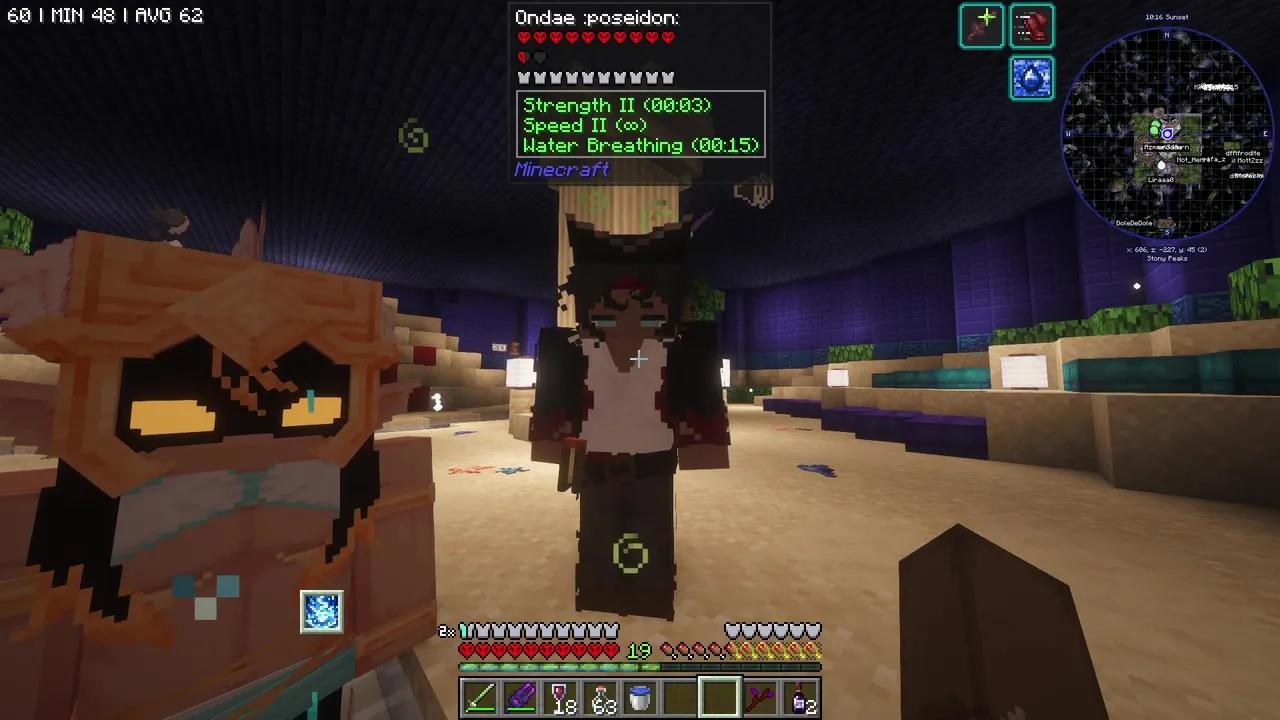Click the Minecraft label under the effects box
The image size is (1280, 720).
pos(561,169)
